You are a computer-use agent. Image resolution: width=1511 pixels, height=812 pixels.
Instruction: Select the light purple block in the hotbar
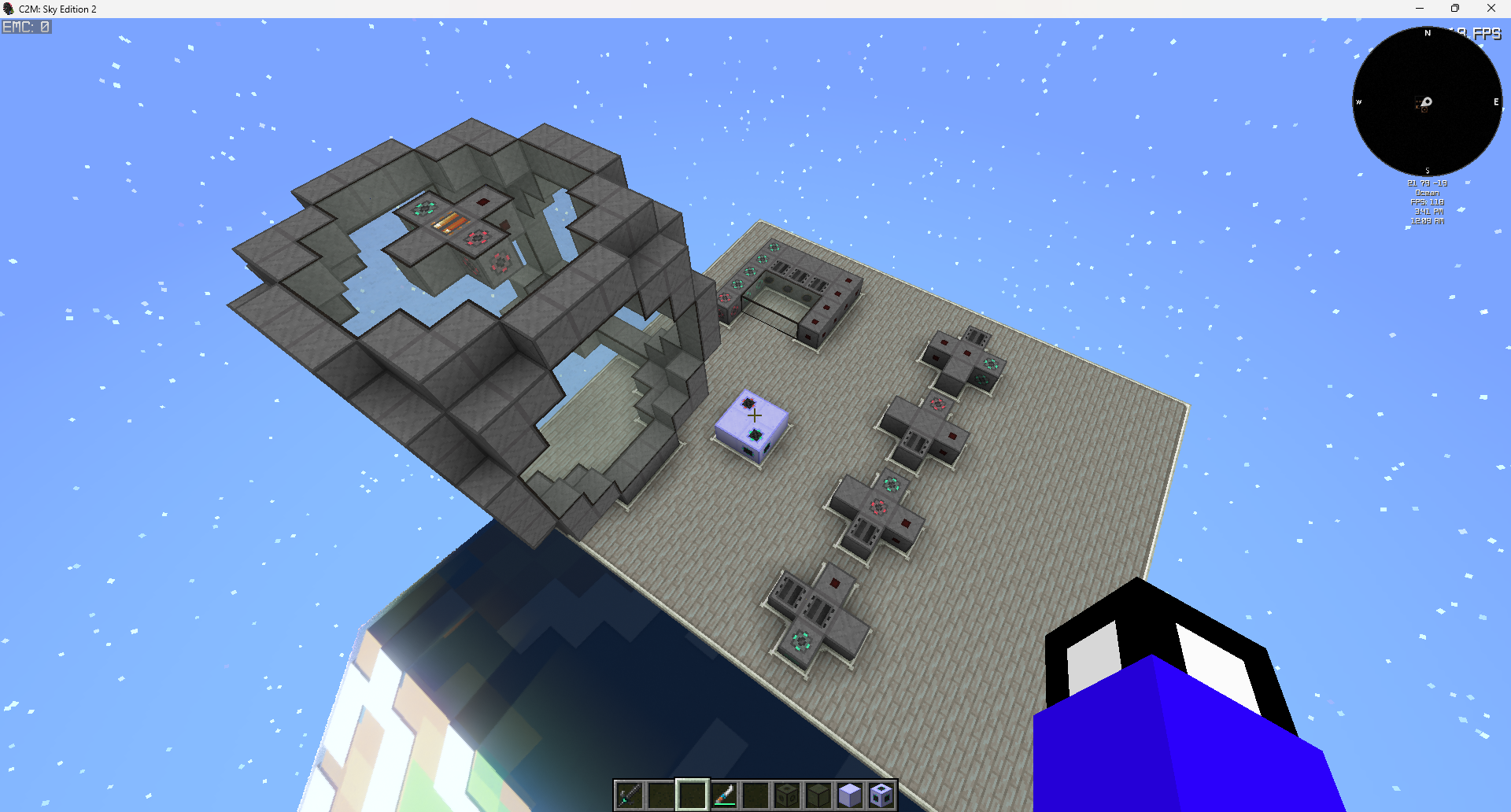click(x=850, y=795)
